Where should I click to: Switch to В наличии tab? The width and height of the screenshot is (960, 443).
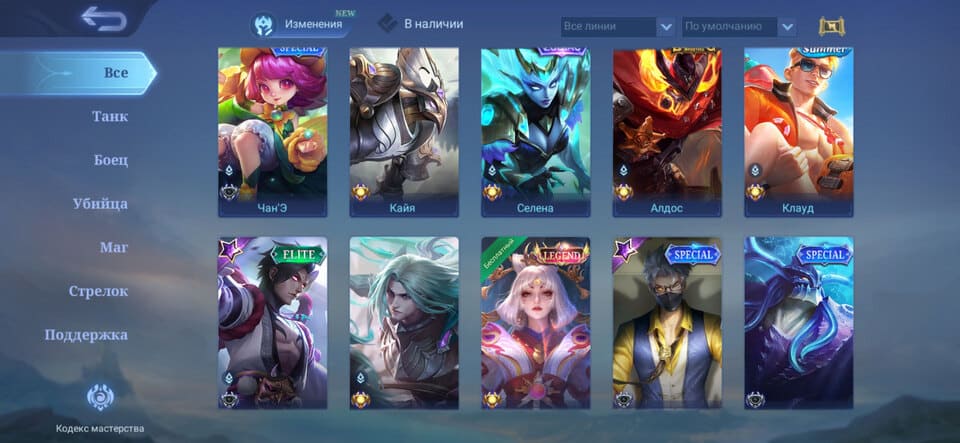click(420, 24)
